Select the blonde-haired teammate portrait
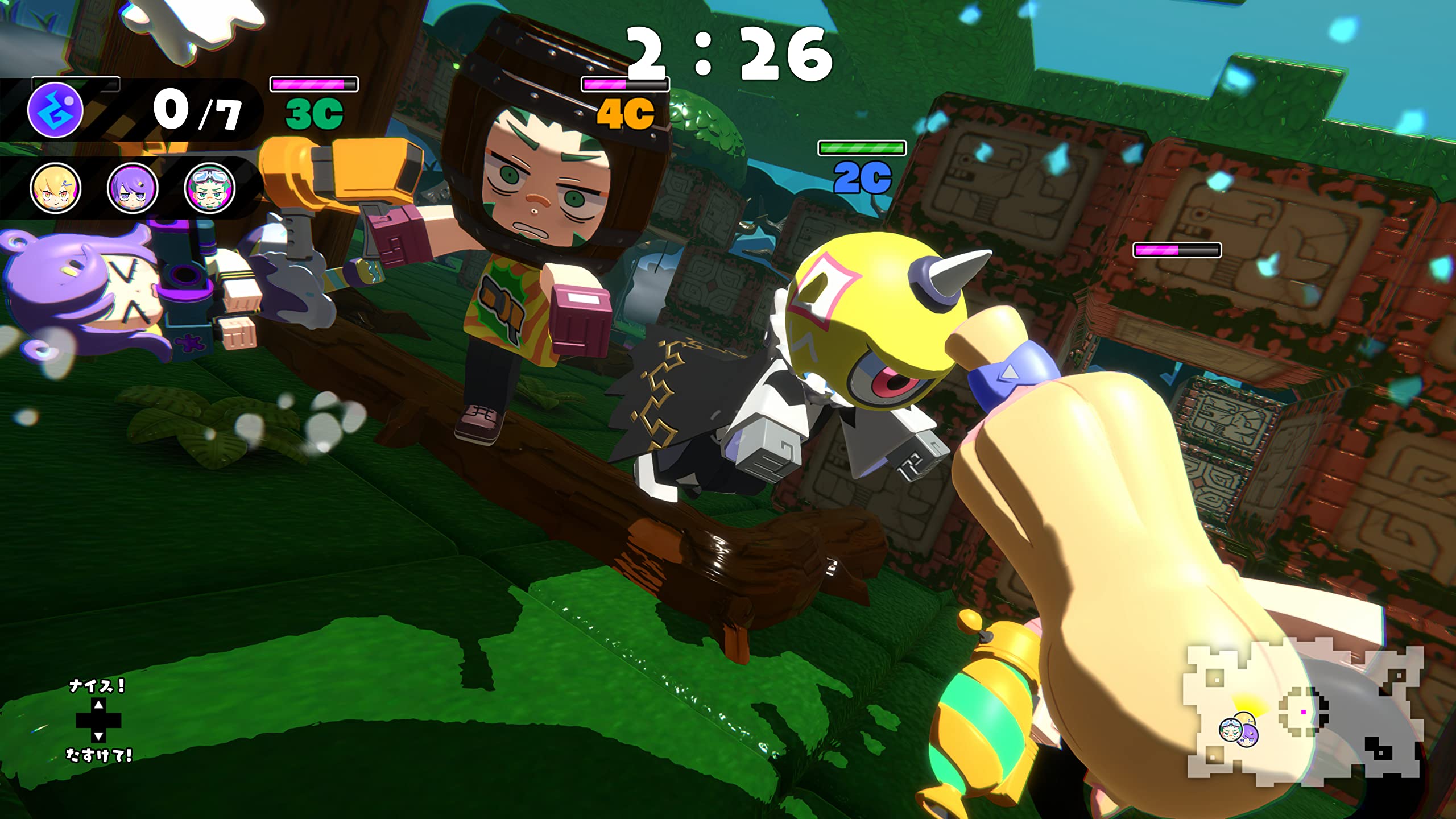Screen dimensions: 1456x819 point(55,188)
